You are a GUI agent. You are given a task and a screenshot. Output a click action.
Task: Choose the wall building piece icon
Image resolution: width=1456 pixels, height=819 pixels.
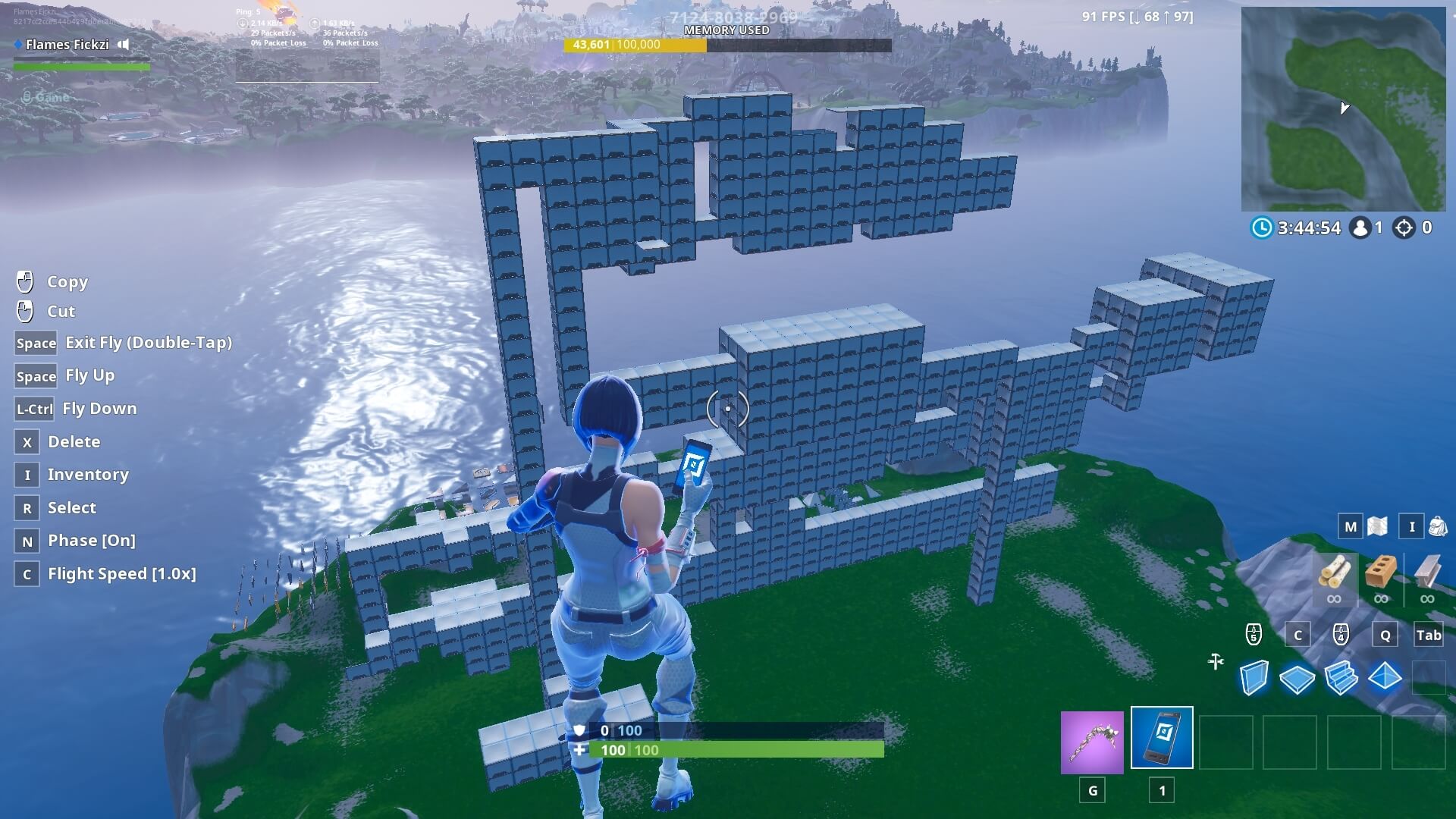tap(1255, 679)
